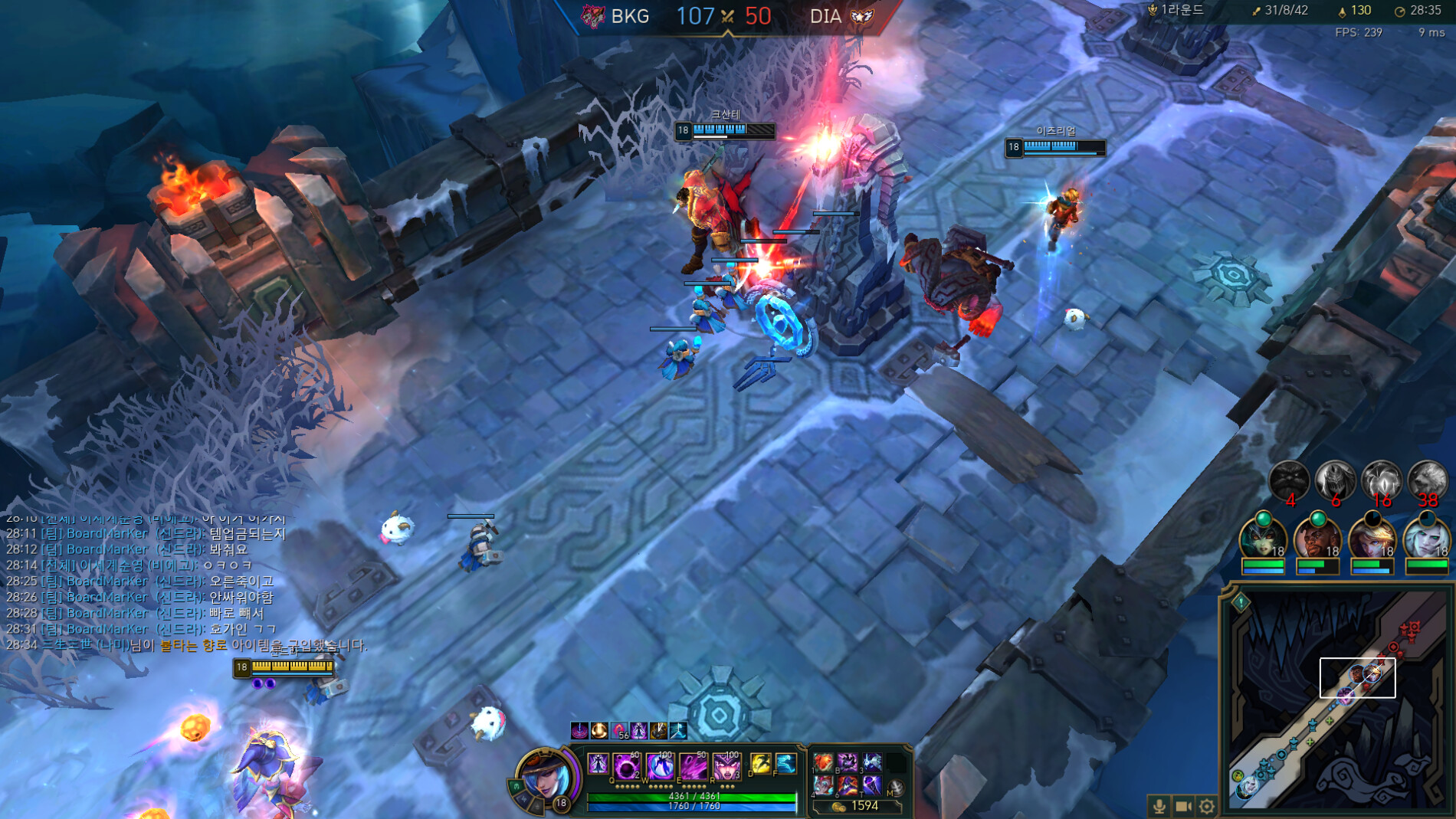This screenshot has width=1456, height=819.
Task: Cast Dark Sphere on the Q slot
Action: click(626, 765)
